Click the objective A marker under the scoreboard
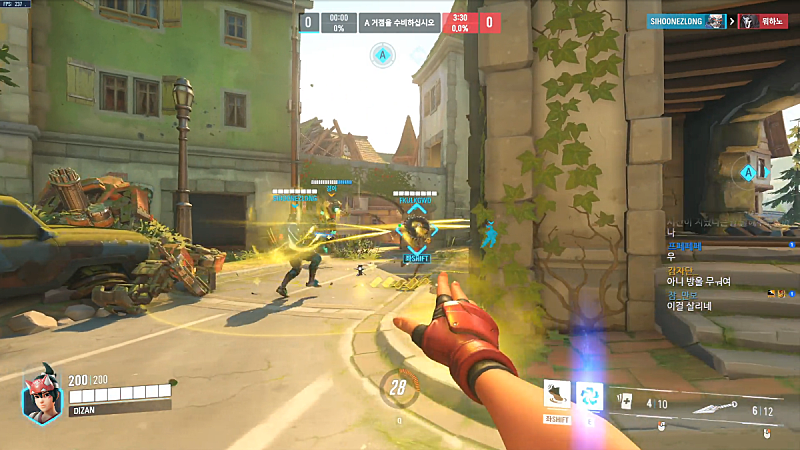Viewport: 800px width, 450px height. click(382, 56)
